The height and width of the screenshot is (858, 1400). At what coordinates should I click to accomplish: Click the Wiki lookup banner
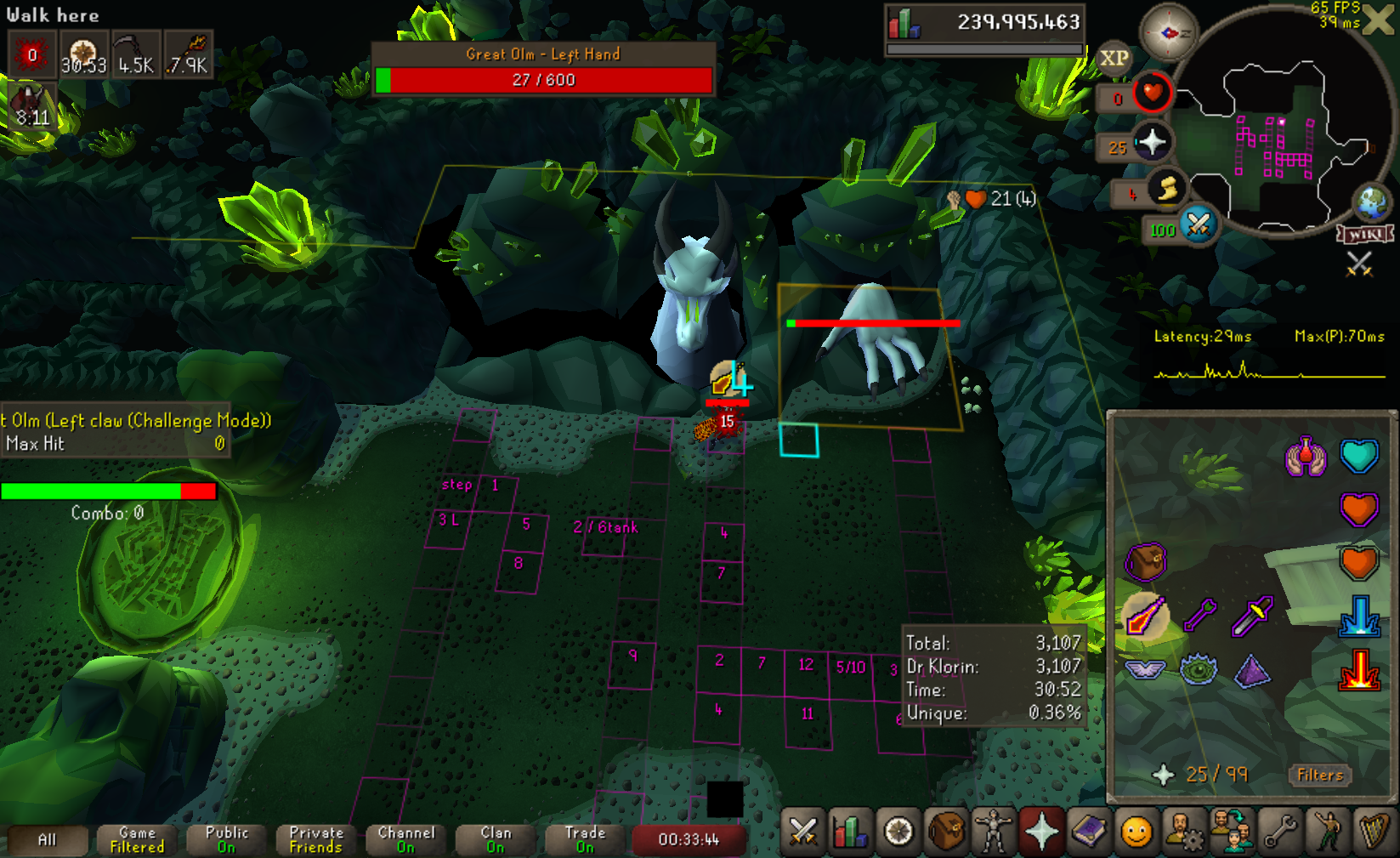(1366, 234)
